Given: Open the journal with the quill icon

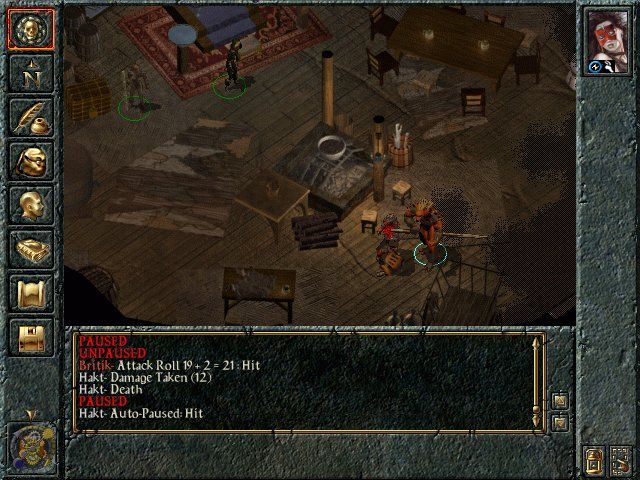Looking at the screenshot, I should pos(29,117).
